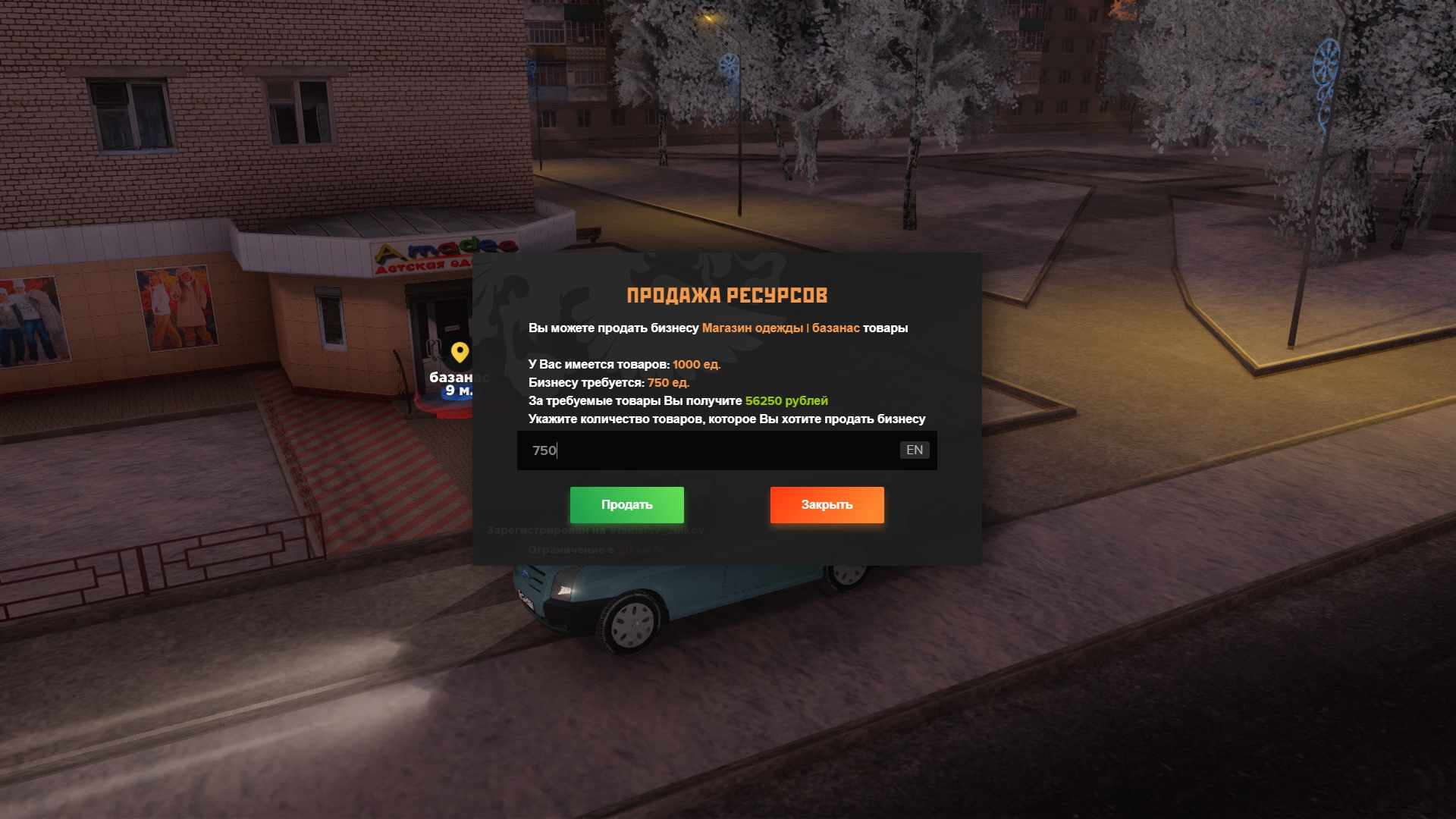Close the dialog with Закрыть
This screenshot has height=819, width=1456.
[827, 505]
